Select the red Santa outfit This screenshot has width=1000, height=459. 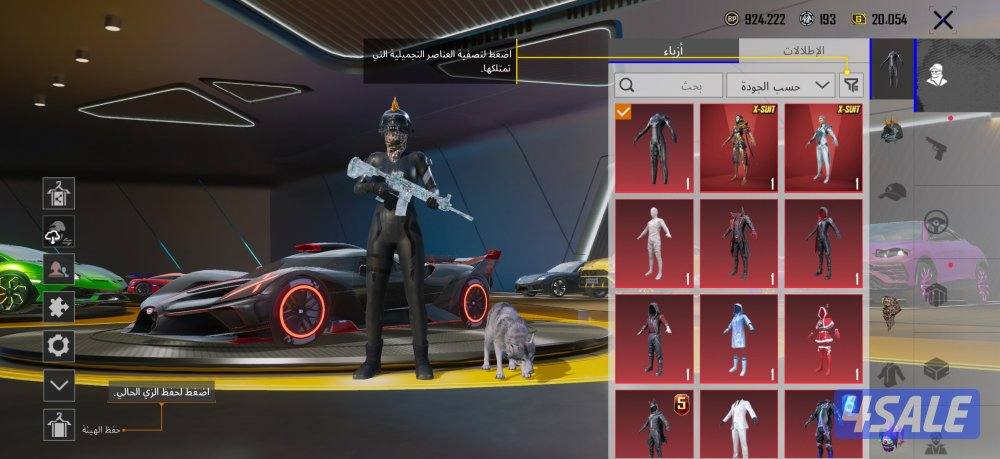[823, 338]
